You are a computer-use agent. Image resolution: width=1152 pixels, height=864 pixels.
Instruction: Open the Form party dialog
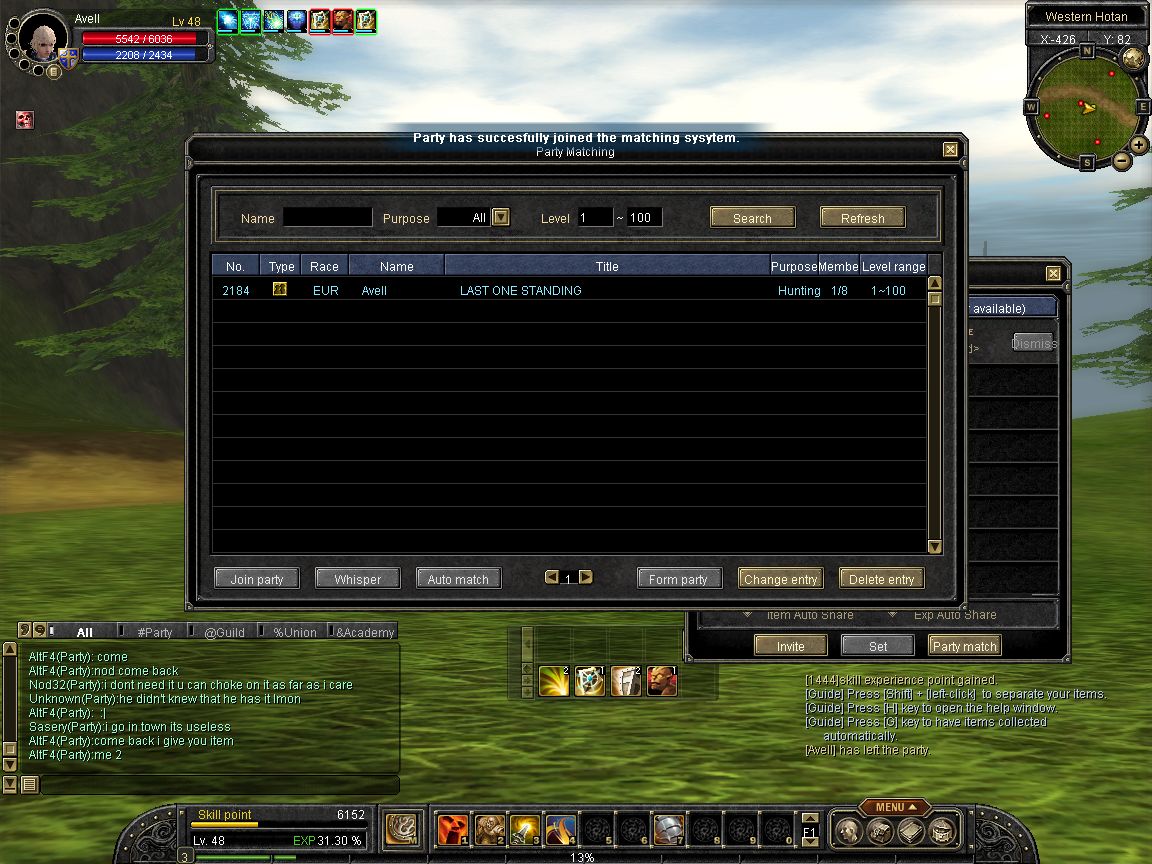pos(678,579)
